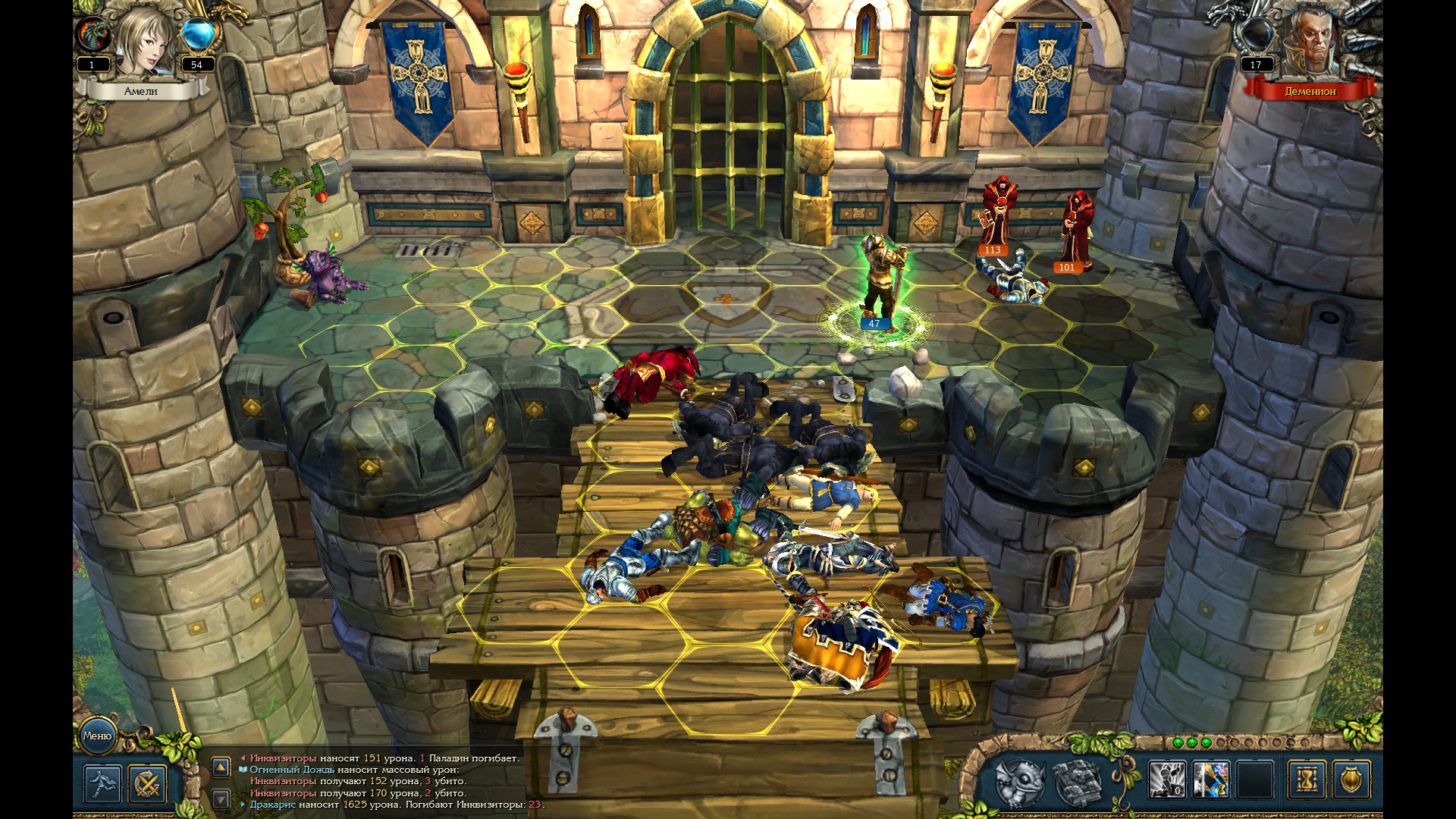This screenshot has width=1456, height=819.
Task: Toggle the scroll-down arrow in battle log
Action: tap(221, 798)
